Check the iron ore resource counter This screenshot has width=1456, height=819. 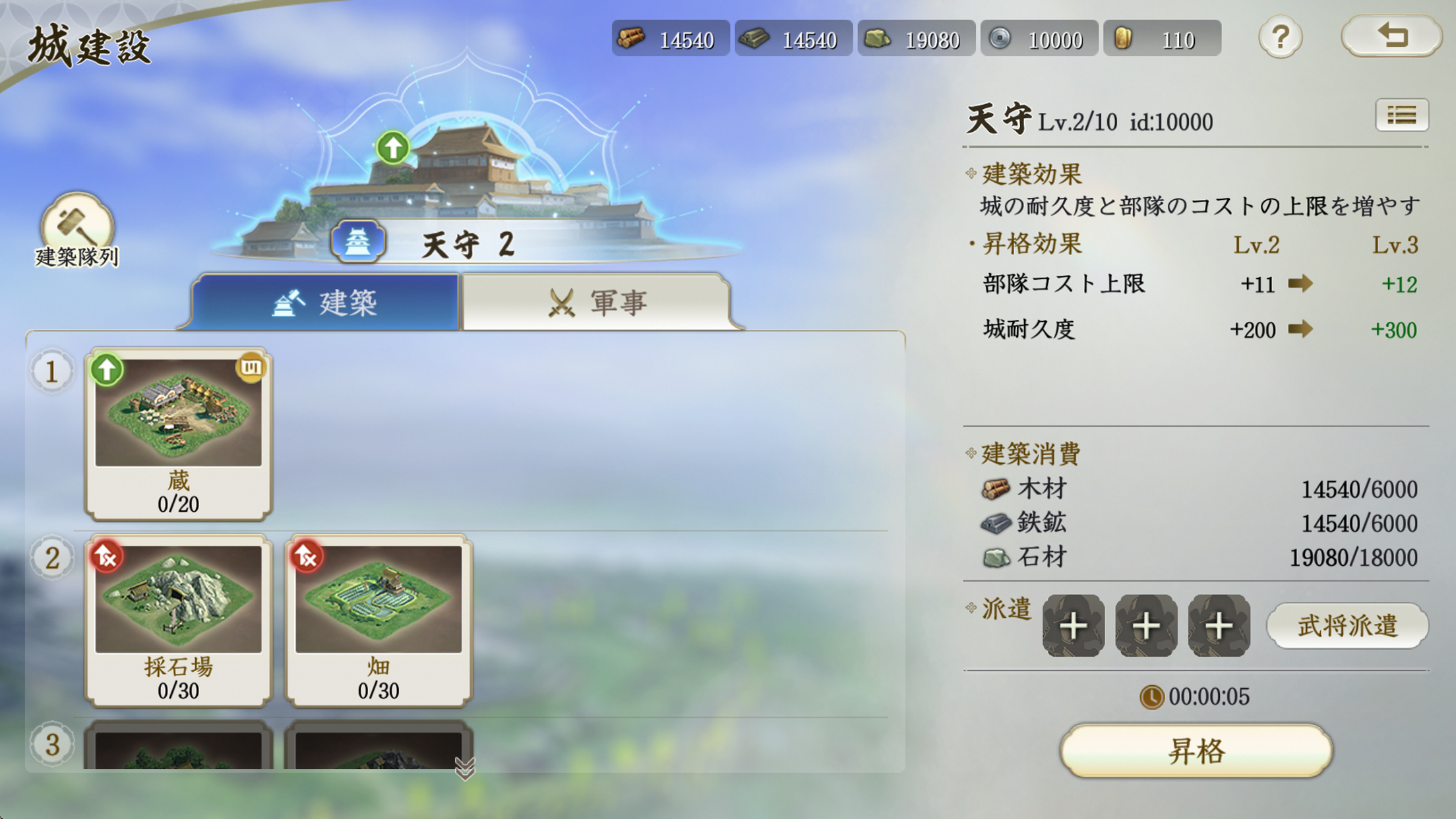(793, 38)
